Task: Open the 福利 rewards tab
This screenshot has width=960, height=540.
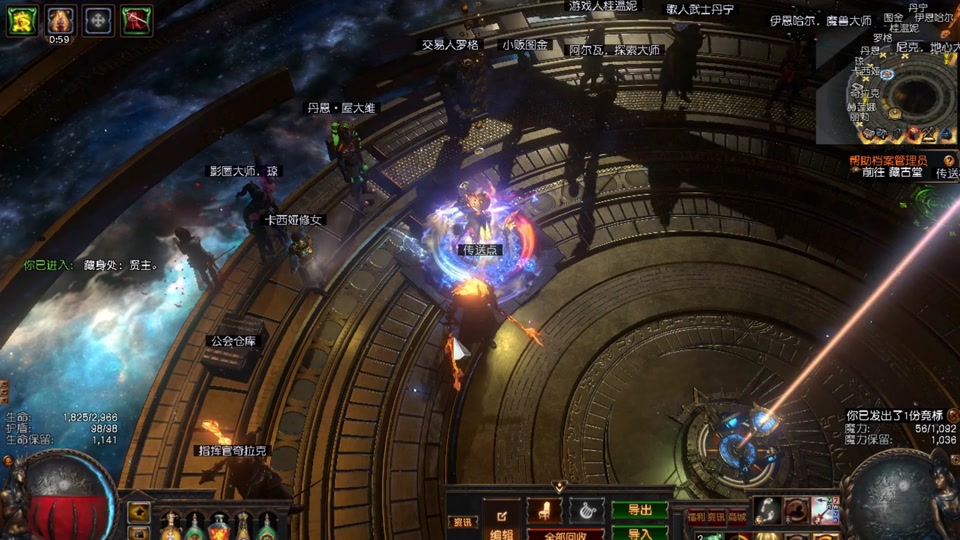Action: [696, 517]
